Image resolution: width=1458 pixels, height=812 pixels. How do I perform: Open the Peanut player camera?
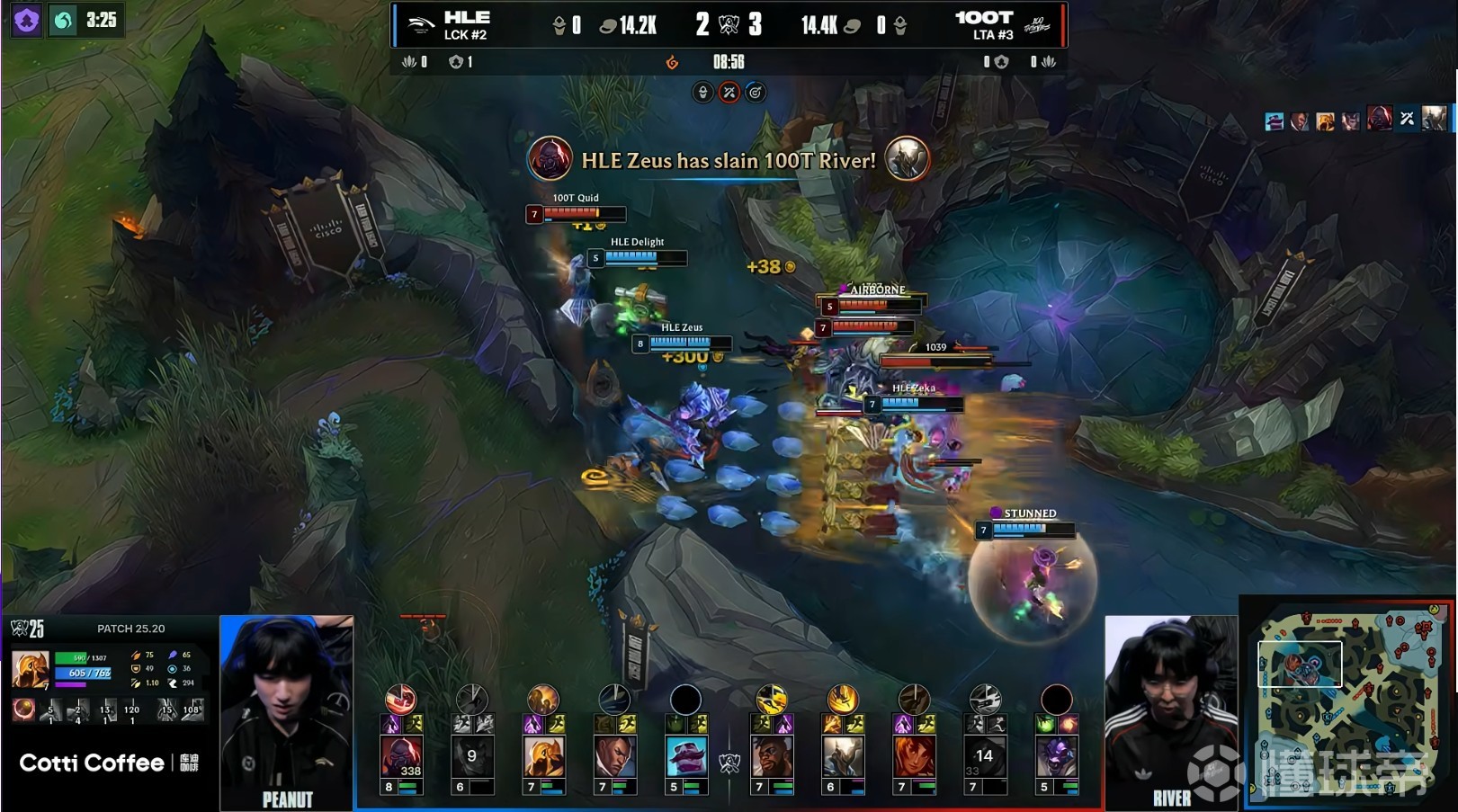[287, 710]
